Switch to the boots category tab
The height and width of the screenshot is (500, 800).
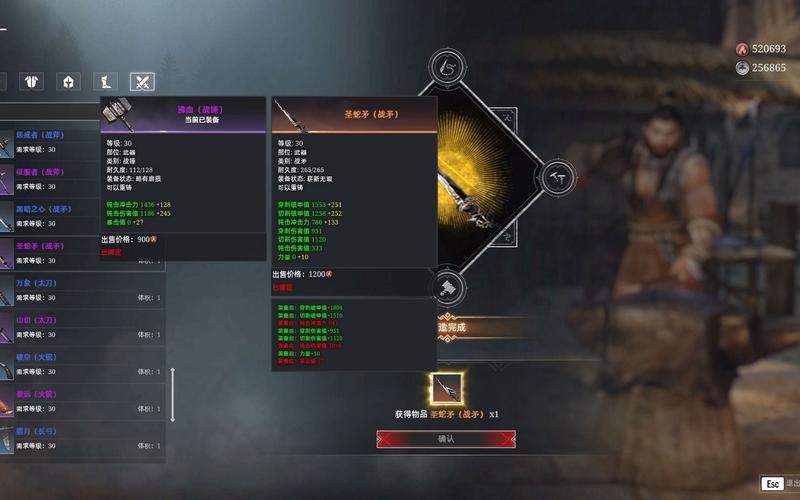tap(106, 82)
